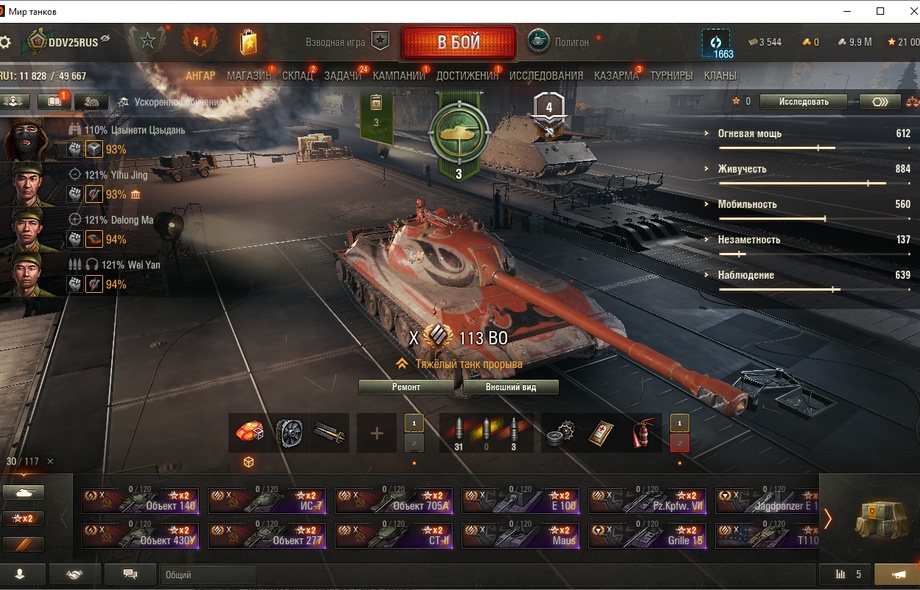This screenshot has height=590, width=920.
Task: Open the fire extinguisher consumable slot
Action: pos(642,433)
